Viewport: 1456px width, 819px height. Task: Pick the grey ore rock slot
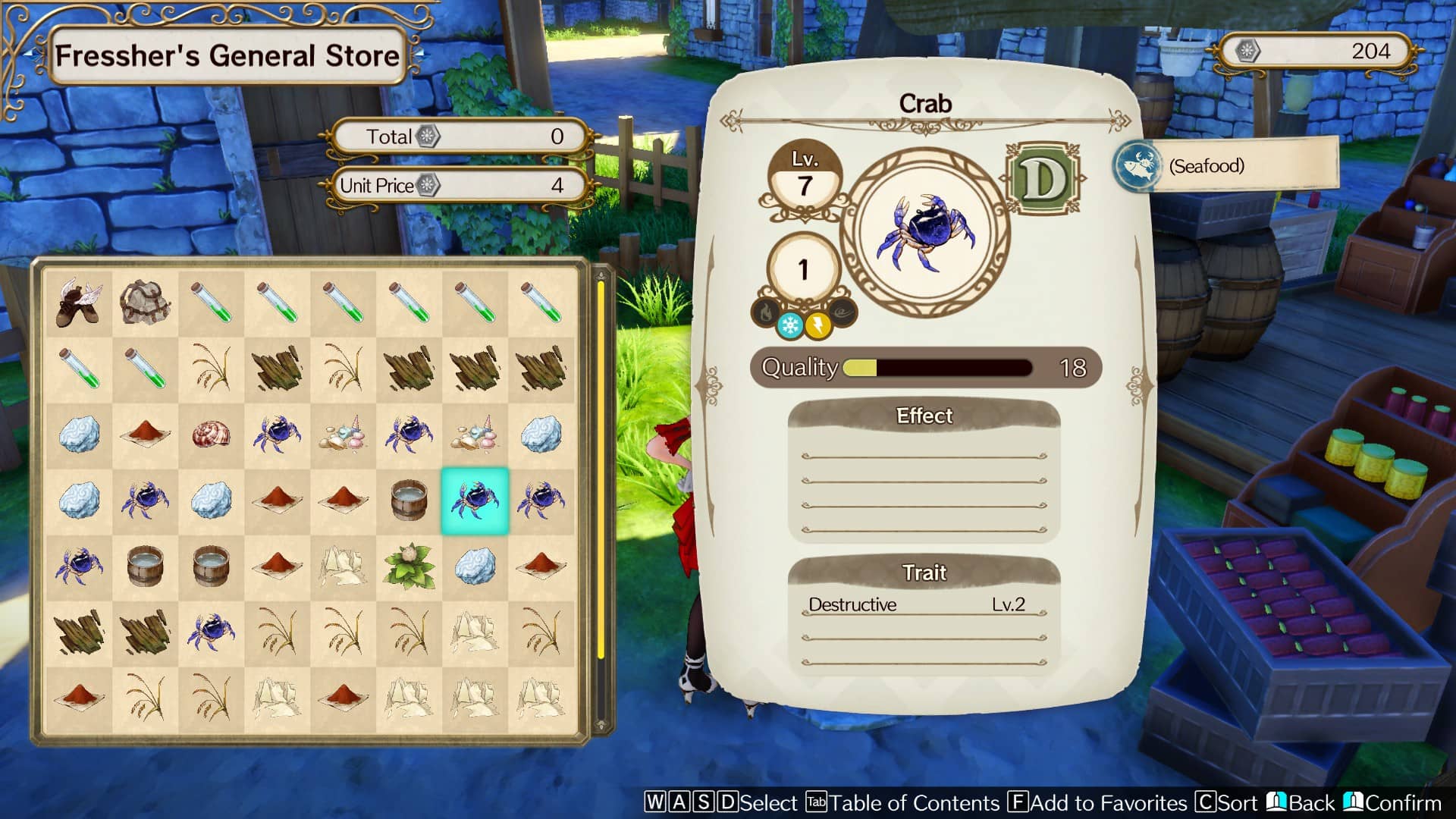[145, 302]
